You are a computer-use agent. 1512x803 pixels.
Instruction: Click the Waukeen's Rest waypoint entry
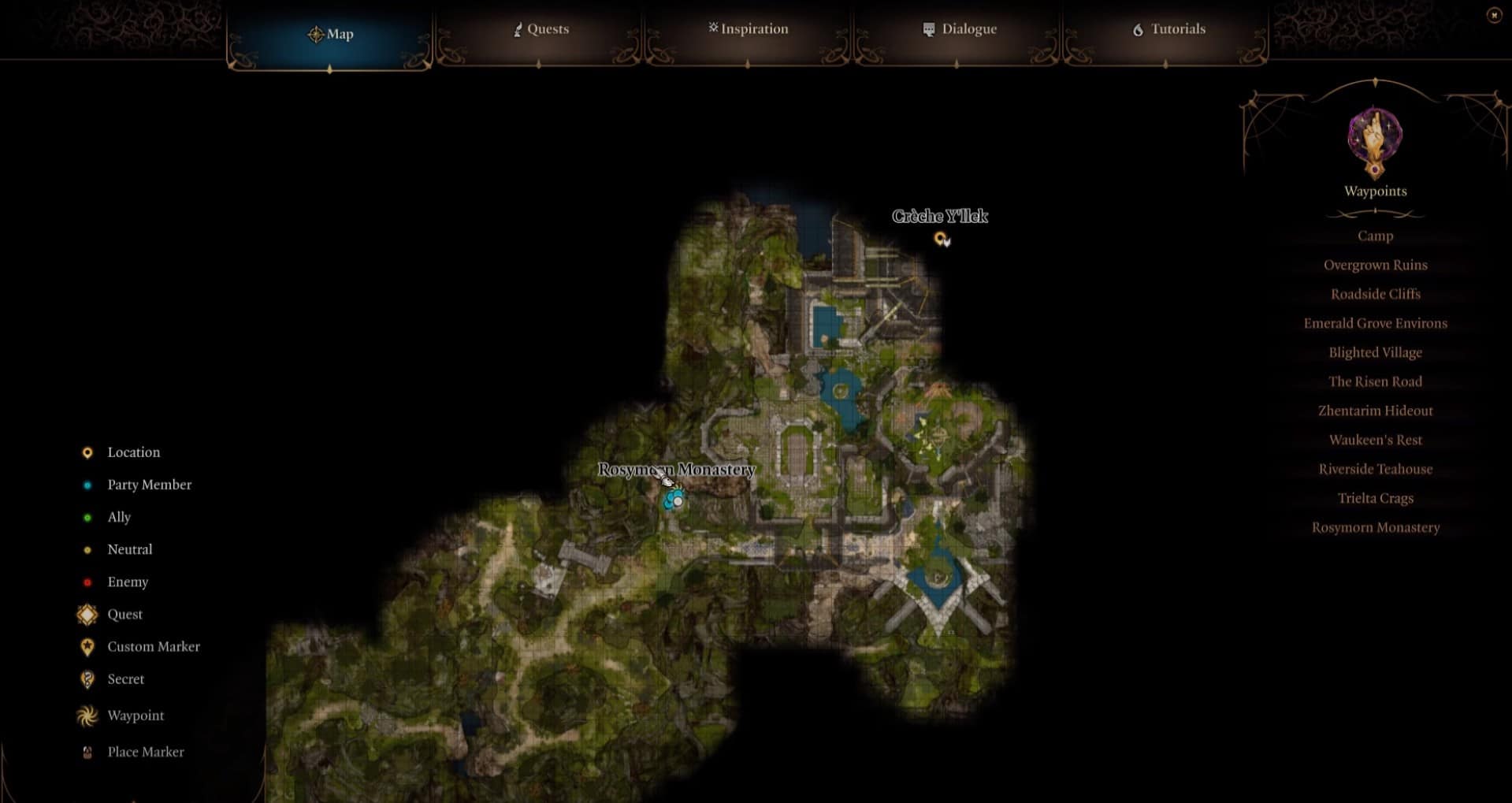(x=1375, y=440)
